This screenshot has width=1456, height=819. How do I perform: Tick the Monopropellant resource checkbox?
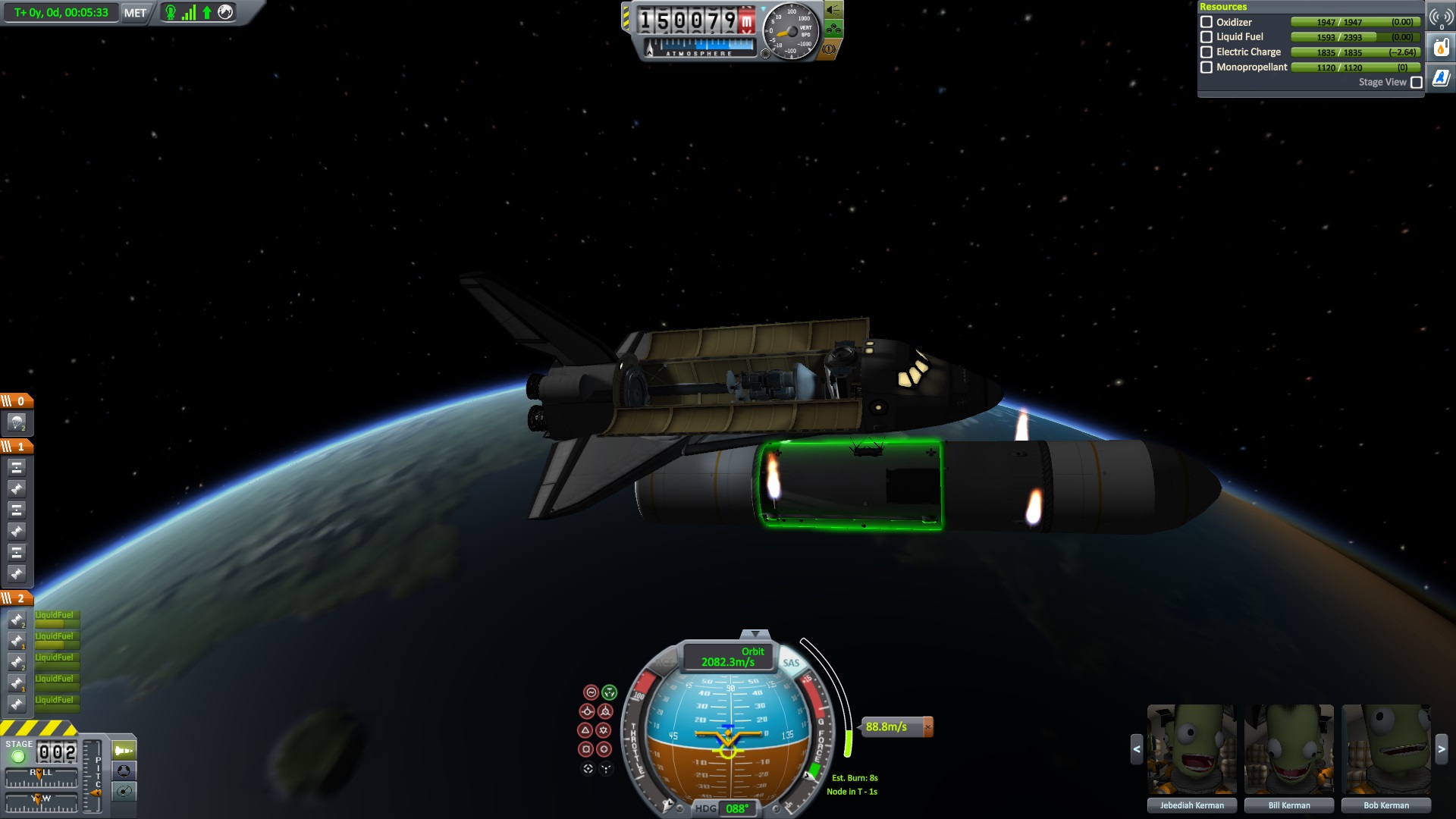[x=1207, y=67]
